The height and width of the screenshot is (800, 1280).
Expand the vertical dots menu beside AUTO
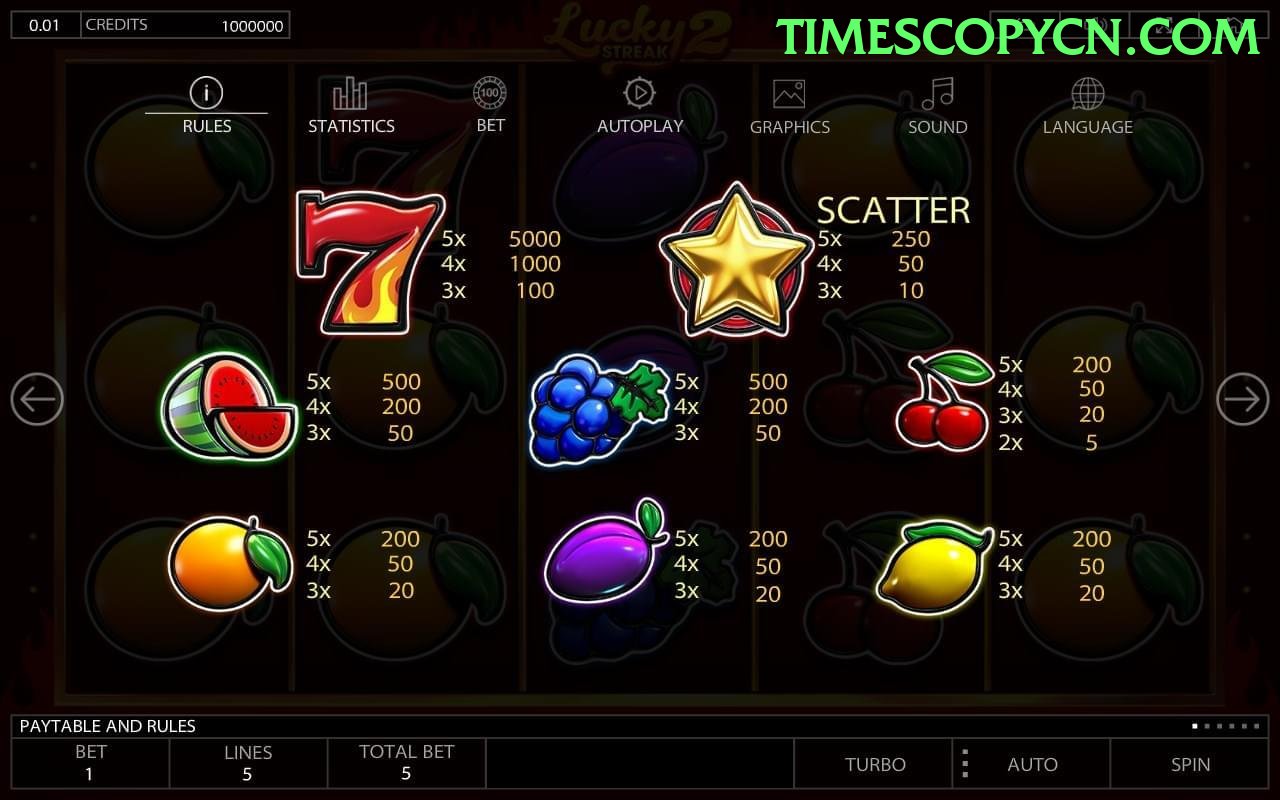965,764
